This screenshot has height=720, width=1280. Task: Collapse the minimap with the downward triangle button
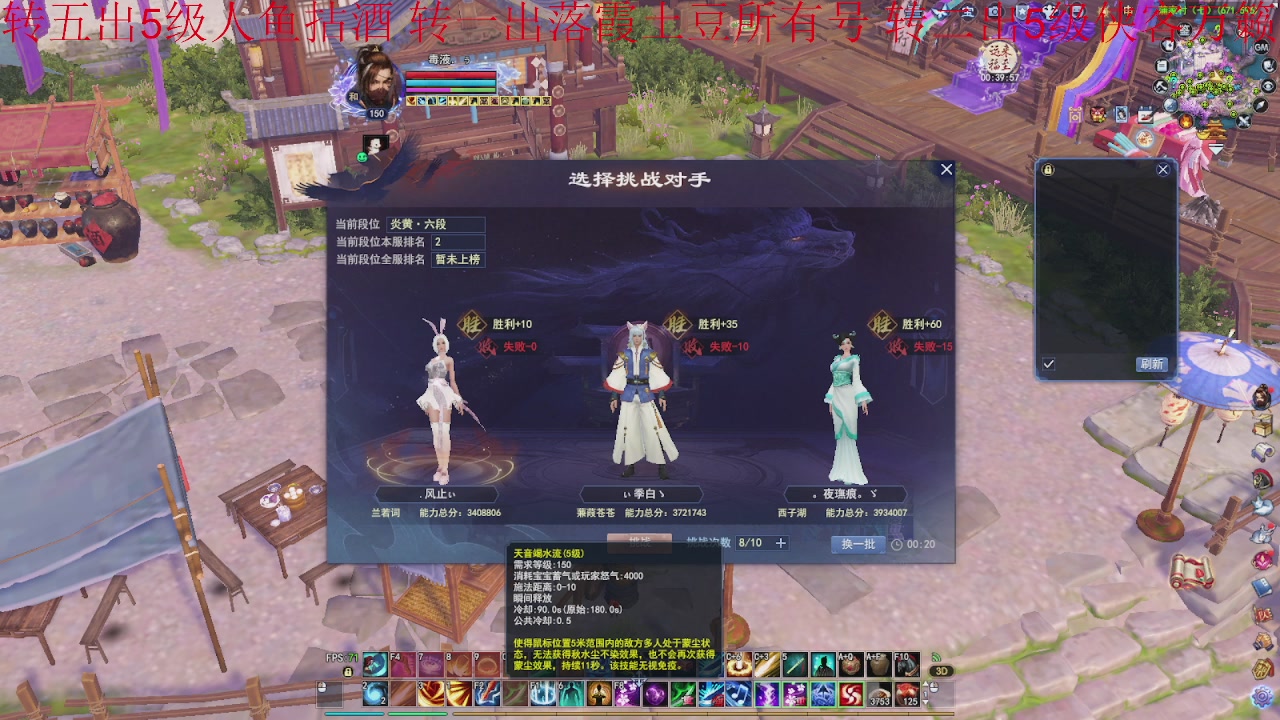click(x=1216, y=149)
